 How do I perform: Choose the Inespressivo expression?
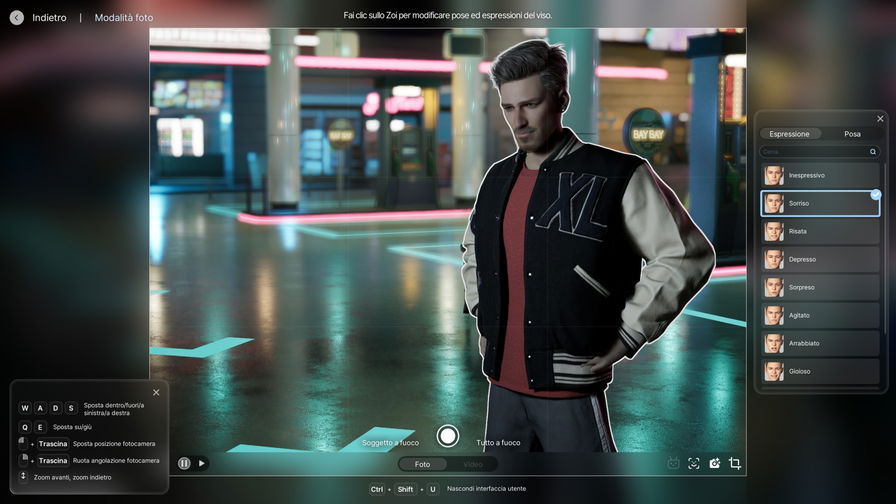click(820, 176)
